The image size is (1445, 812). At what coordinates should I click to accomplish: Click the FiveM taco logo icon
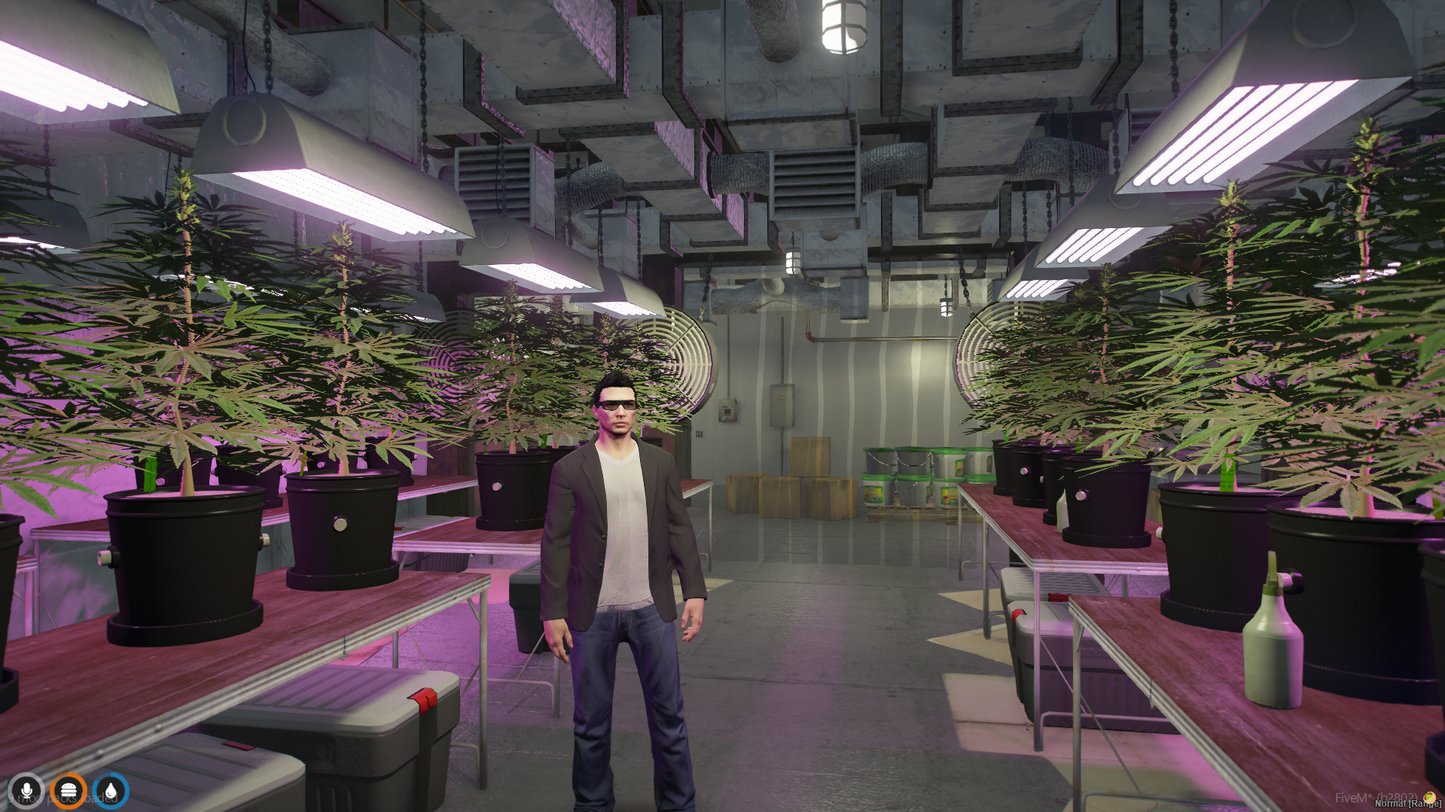[1429, 797]
